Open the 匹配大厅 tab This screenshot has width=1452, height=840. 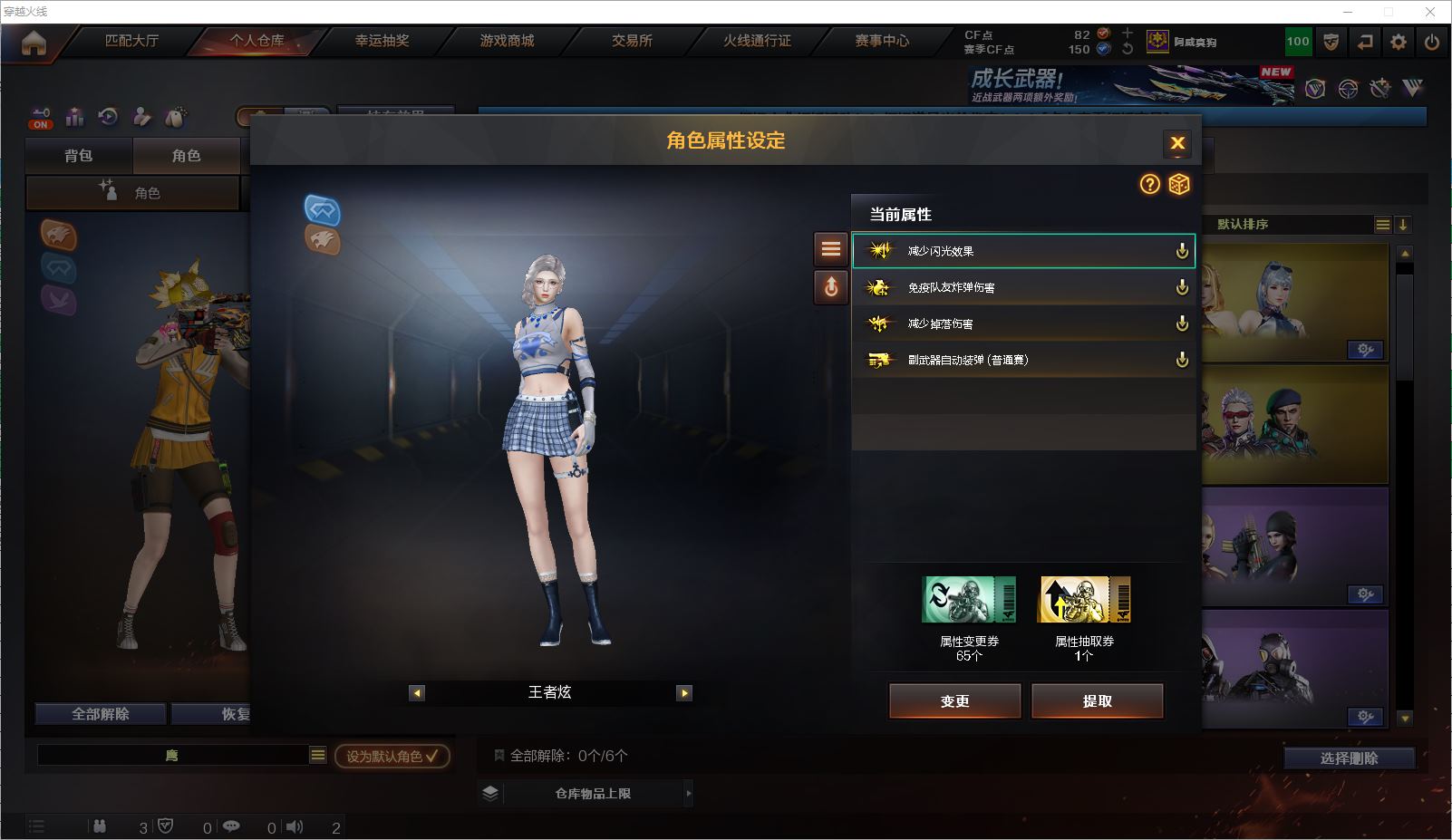point(131,41)
